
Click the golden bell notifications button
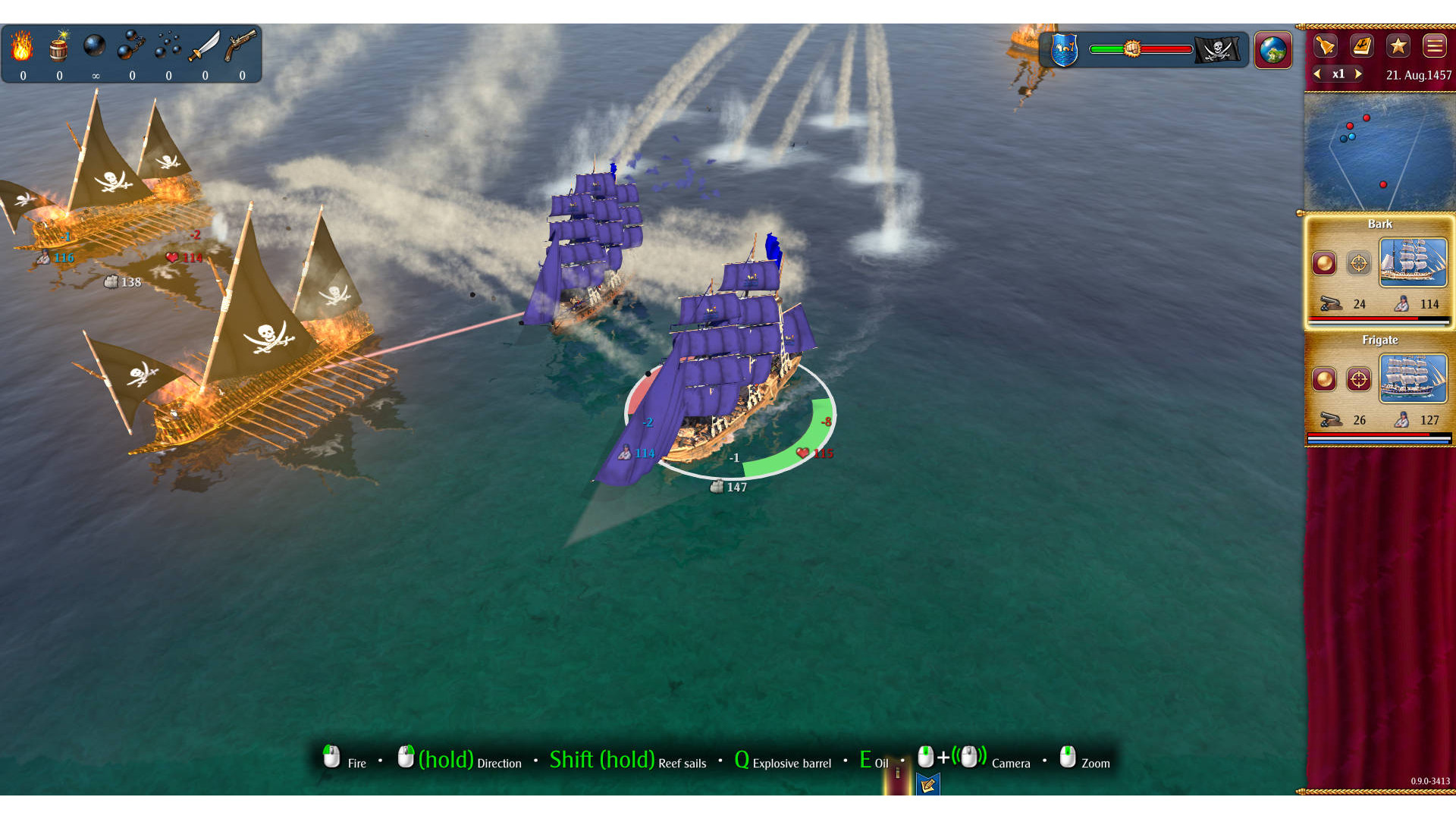pyautogui.click(x=1325, y=46)
